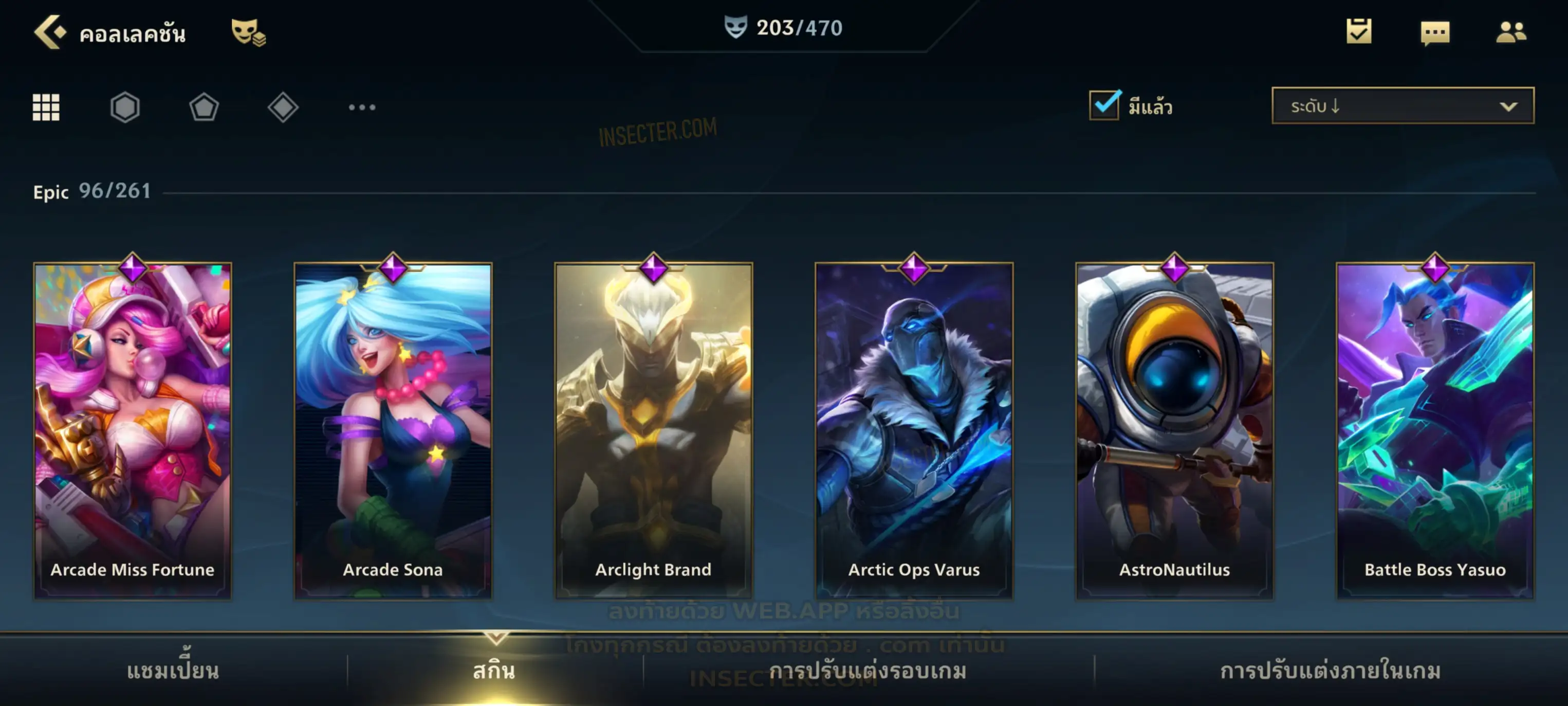
Task: Open the friends list icon
Action: pos(1511,32)
